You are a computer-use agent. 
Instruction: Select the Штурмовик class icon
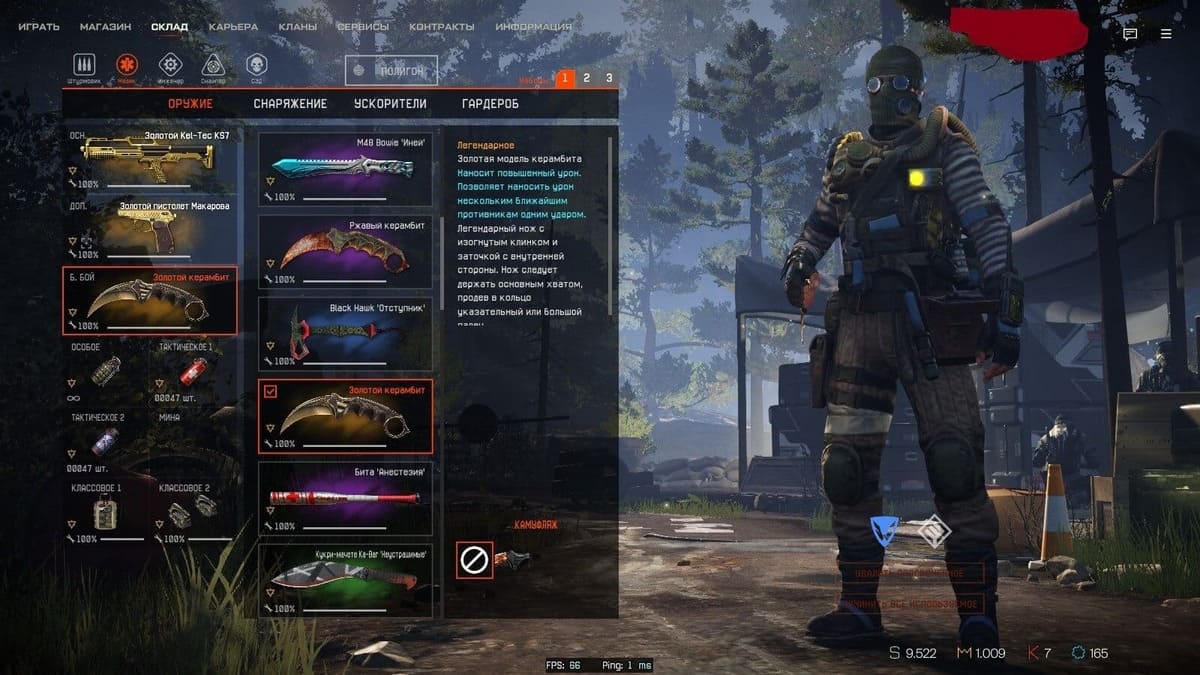[x=84, y=65]
